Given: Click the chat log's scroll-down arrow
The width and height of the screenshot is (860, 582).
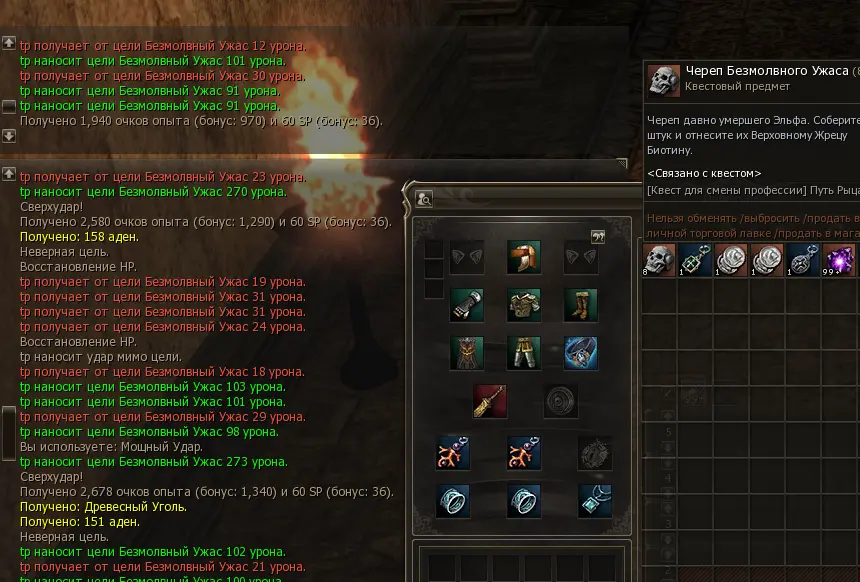Looking at the screenshot, I should point(9,135).
